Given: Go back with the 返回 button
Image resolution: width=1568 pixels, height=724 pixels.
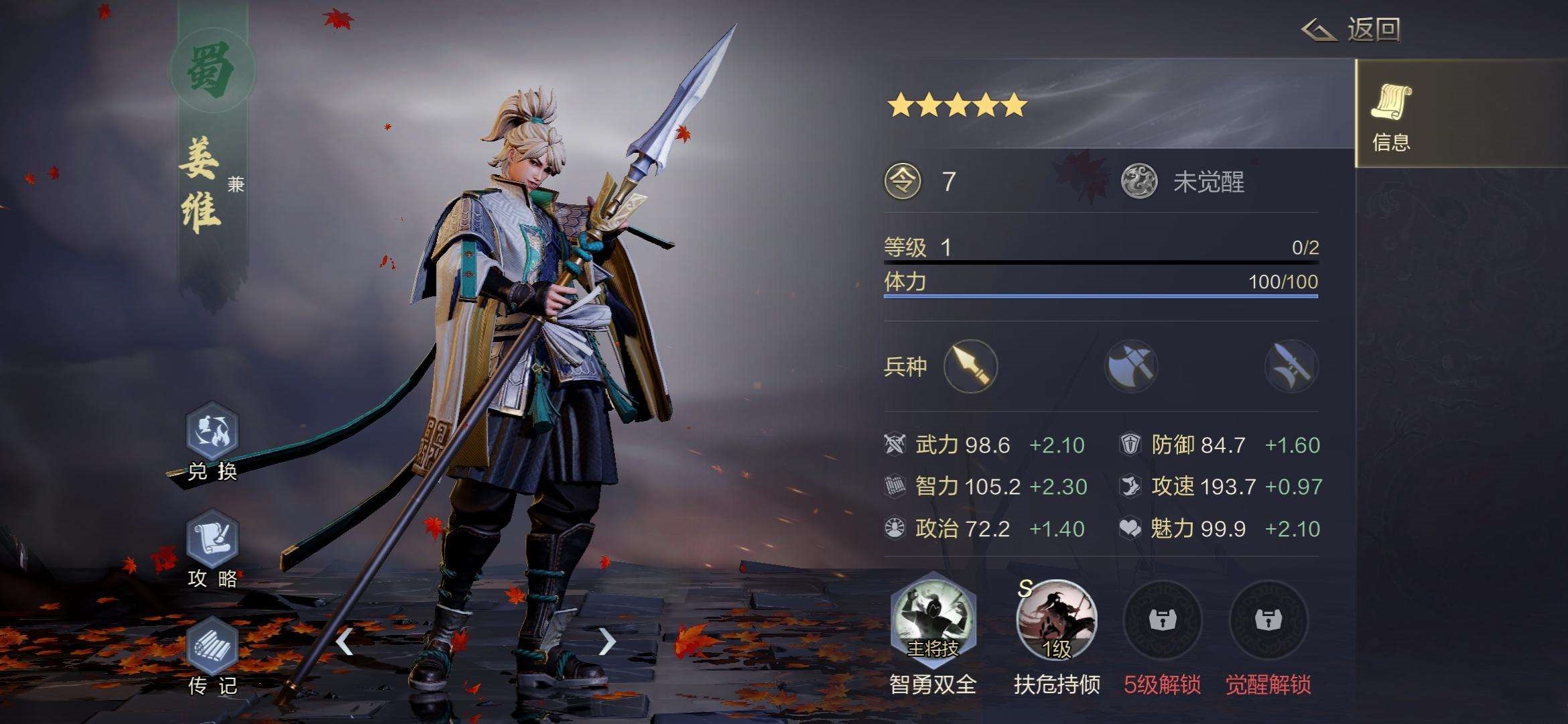Looking at the screenshot, I should coord(1352,30).
